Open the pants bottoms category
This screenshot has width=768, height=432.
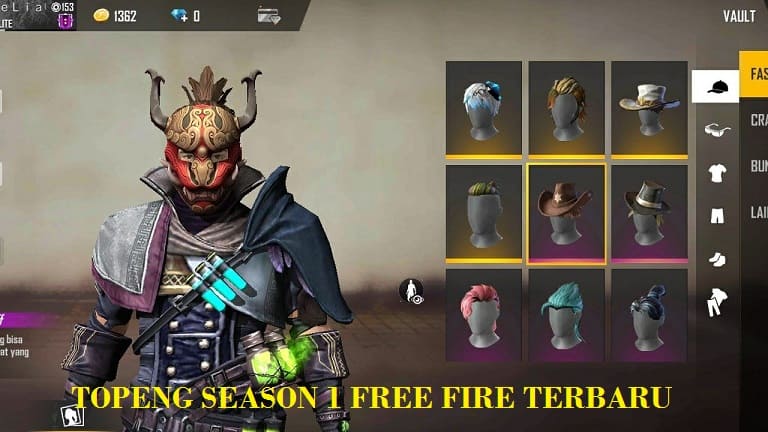tap(716, 216)
